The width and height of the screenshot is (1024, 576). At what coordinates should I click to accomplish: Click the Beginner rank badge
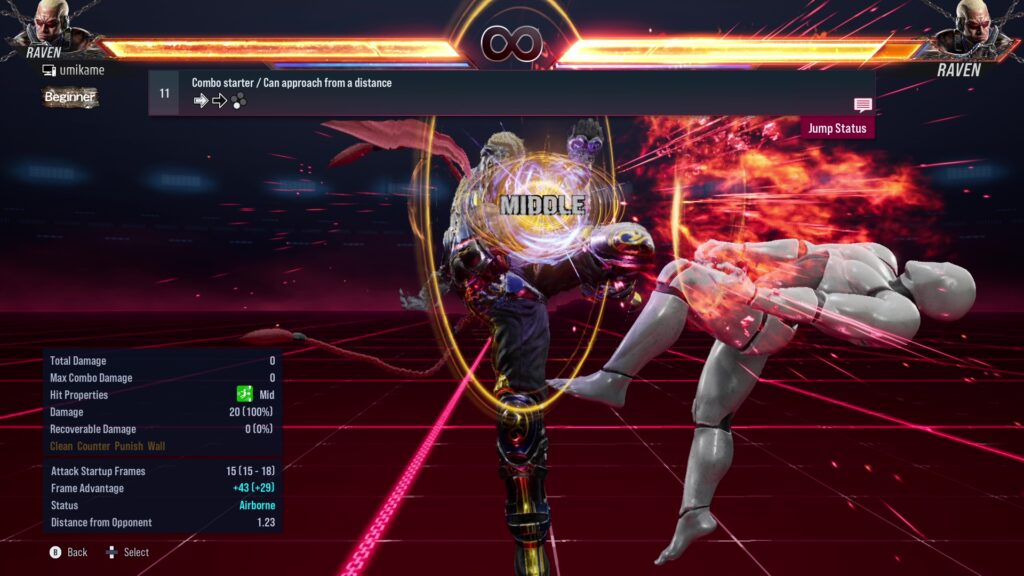pyautogui.click(x=70, y=97)
